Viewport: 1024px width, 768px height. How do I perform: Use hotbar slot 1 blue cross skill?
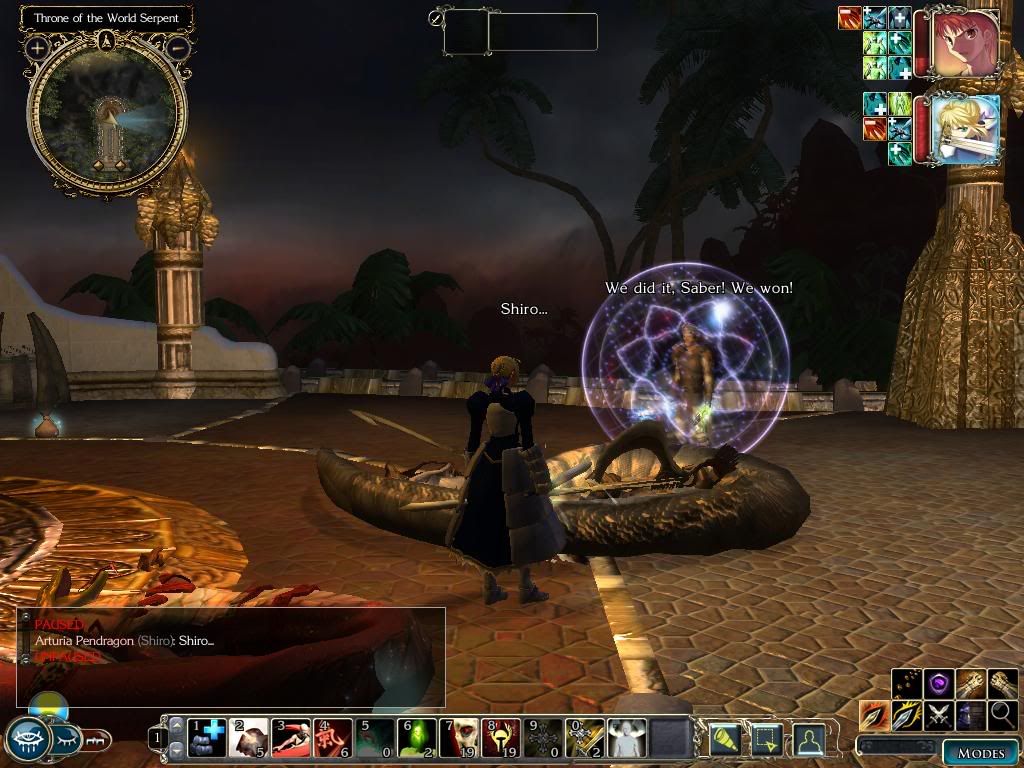(208, 737)
